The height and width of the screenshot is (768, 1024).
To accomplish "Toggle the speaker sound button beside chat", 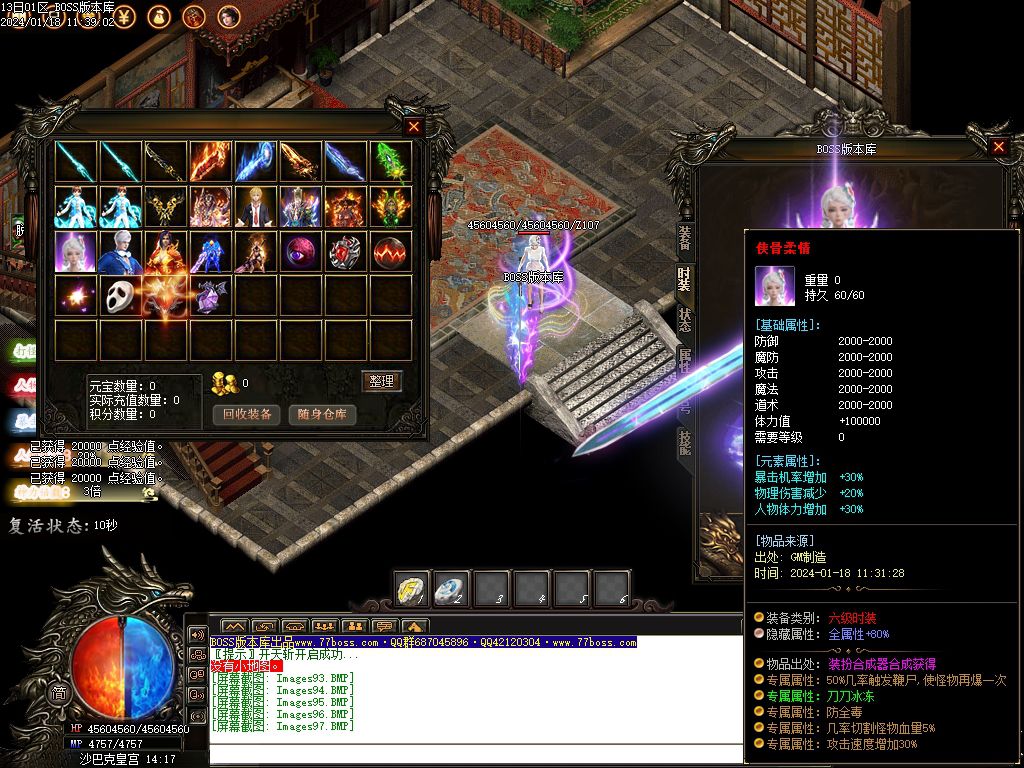I will pyautogui.click(x=197, y=635).
